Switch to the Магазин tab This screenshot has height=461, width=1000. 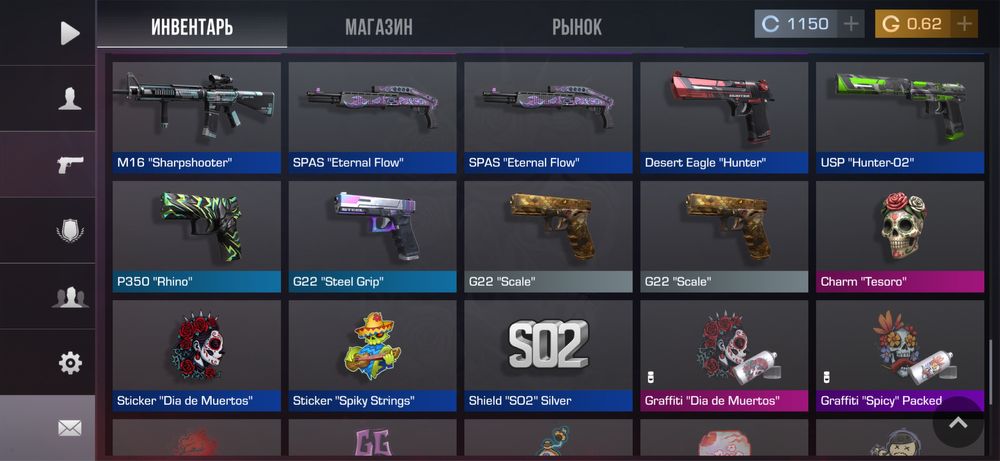pos(378,27)
